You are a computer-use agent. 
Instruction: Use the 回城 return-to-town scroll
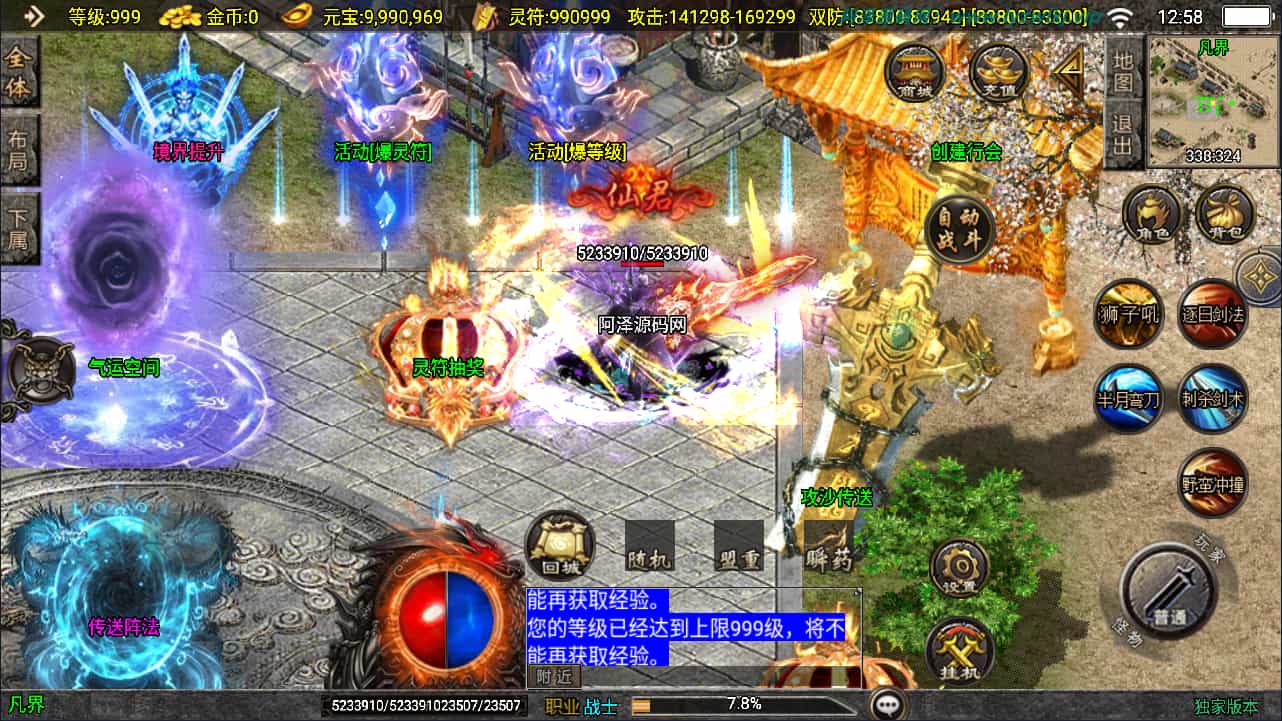click(560, 546)
